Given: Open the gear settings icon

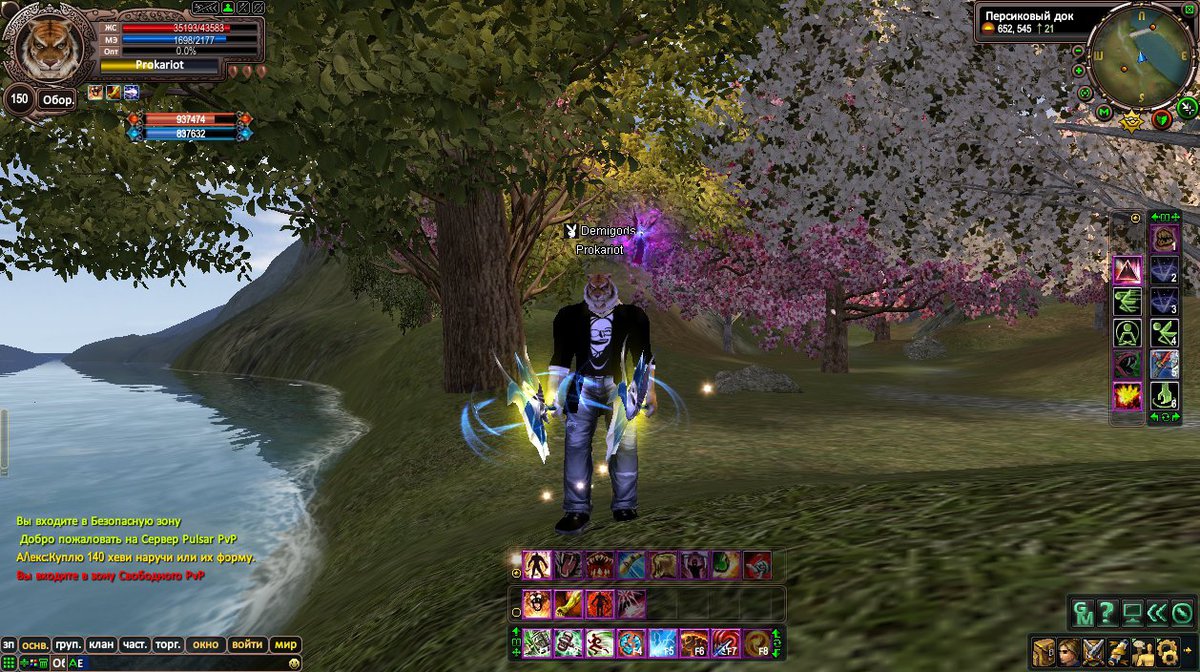Looking at the screenshot, I should [x=1166, y=651].
